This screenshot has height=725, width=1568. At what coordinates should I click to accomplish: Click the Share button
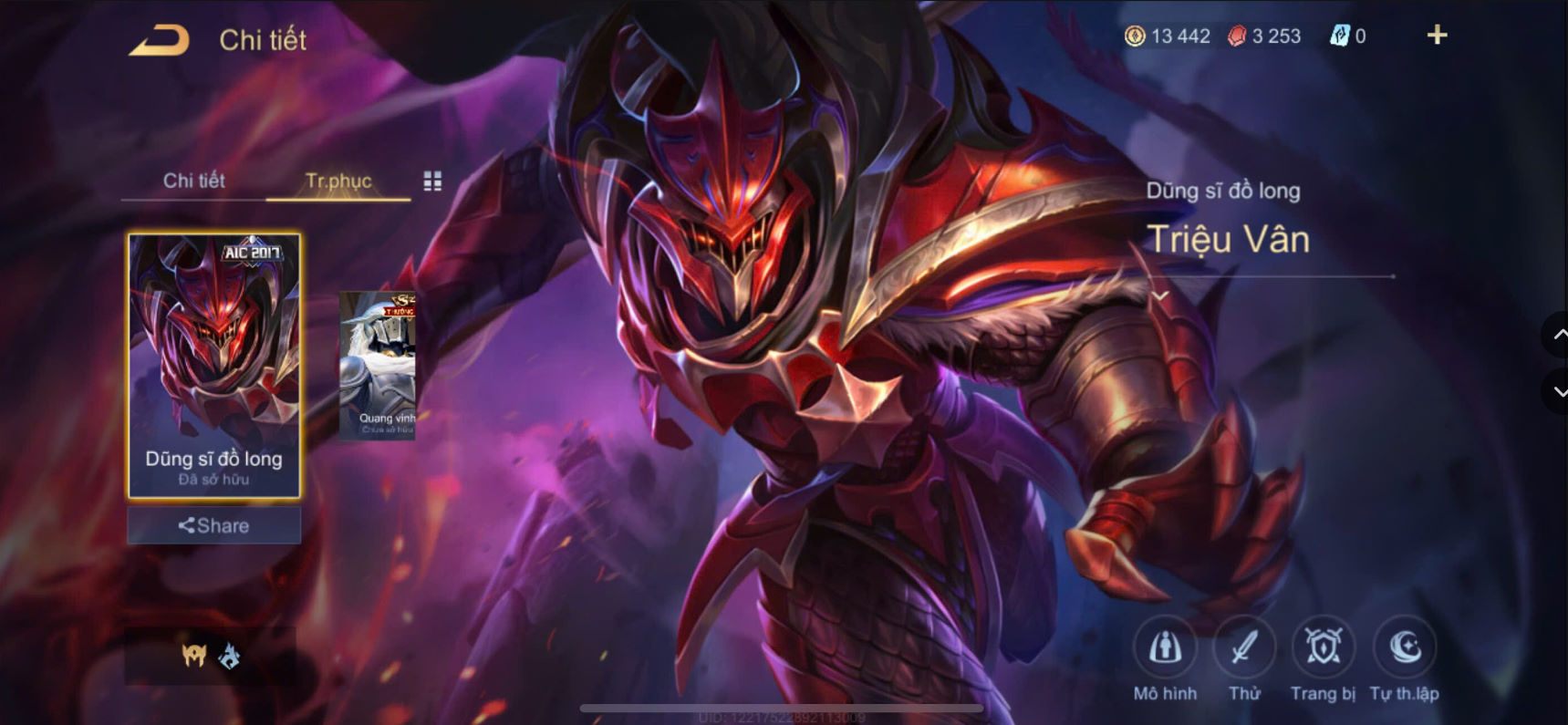[x=213, y=525]
